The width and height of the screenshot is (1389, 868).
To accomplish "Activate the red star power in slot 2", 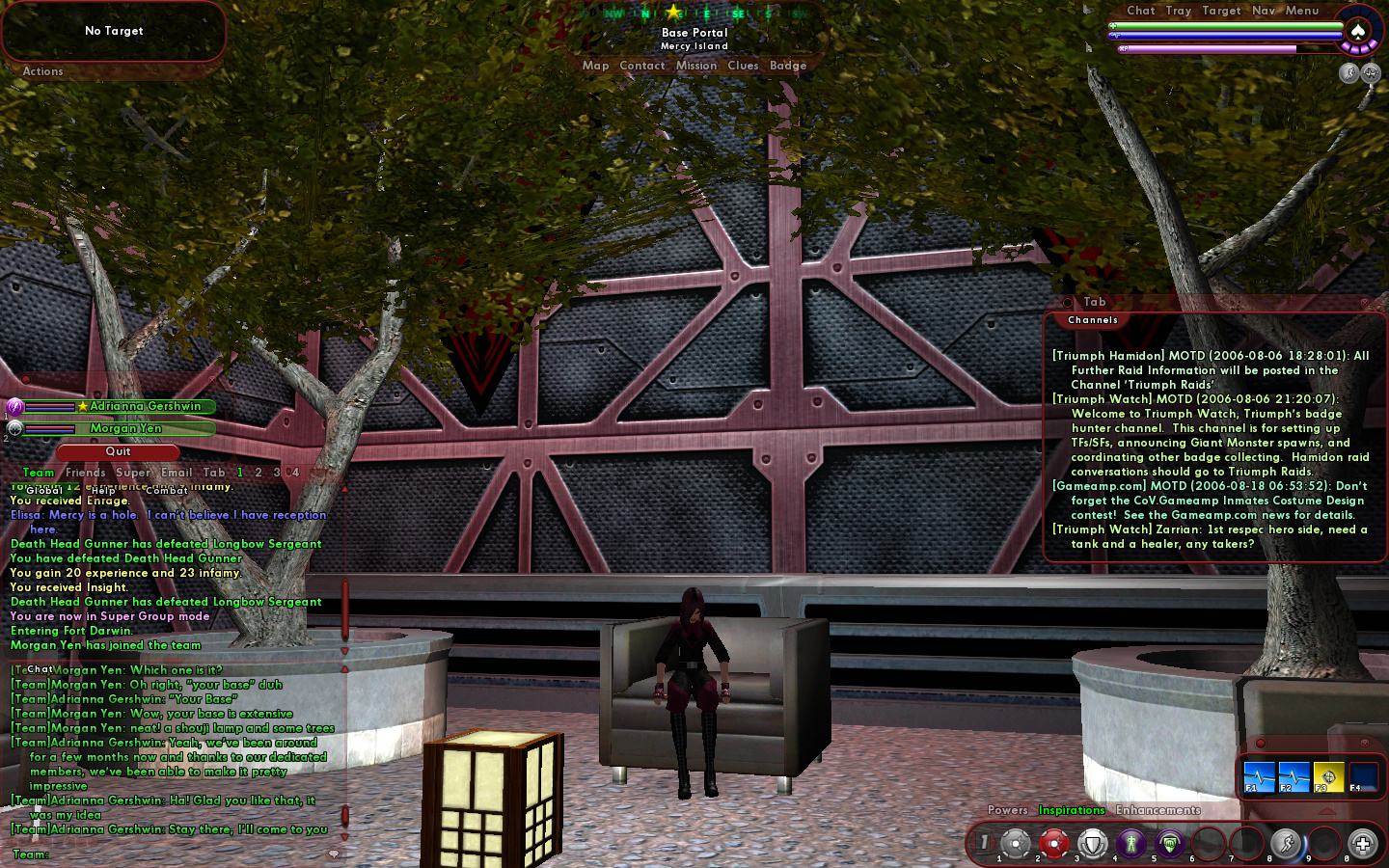I will (1053, 844).
